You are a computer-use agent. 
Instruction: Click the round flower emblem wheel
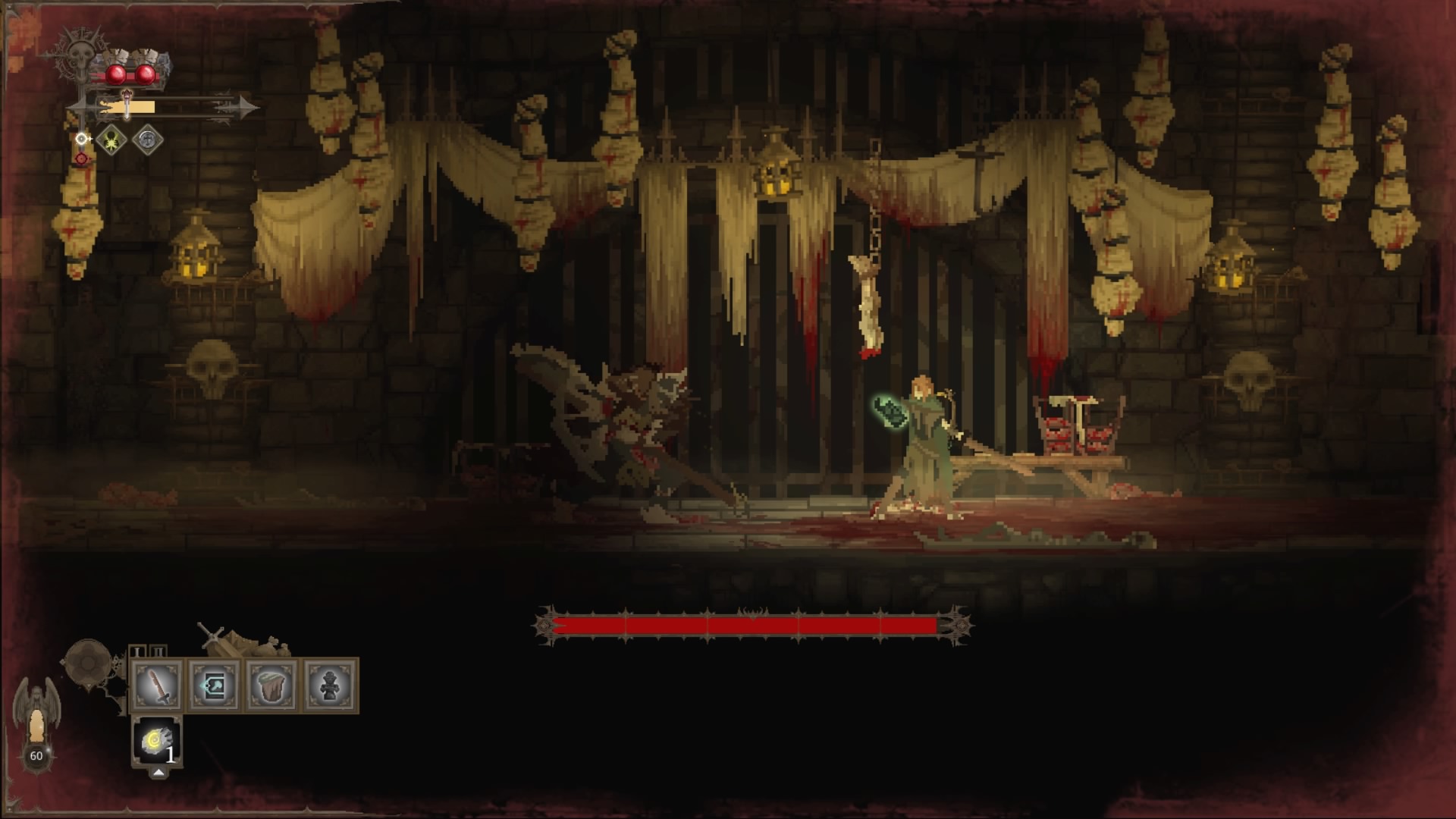point(87,664)
